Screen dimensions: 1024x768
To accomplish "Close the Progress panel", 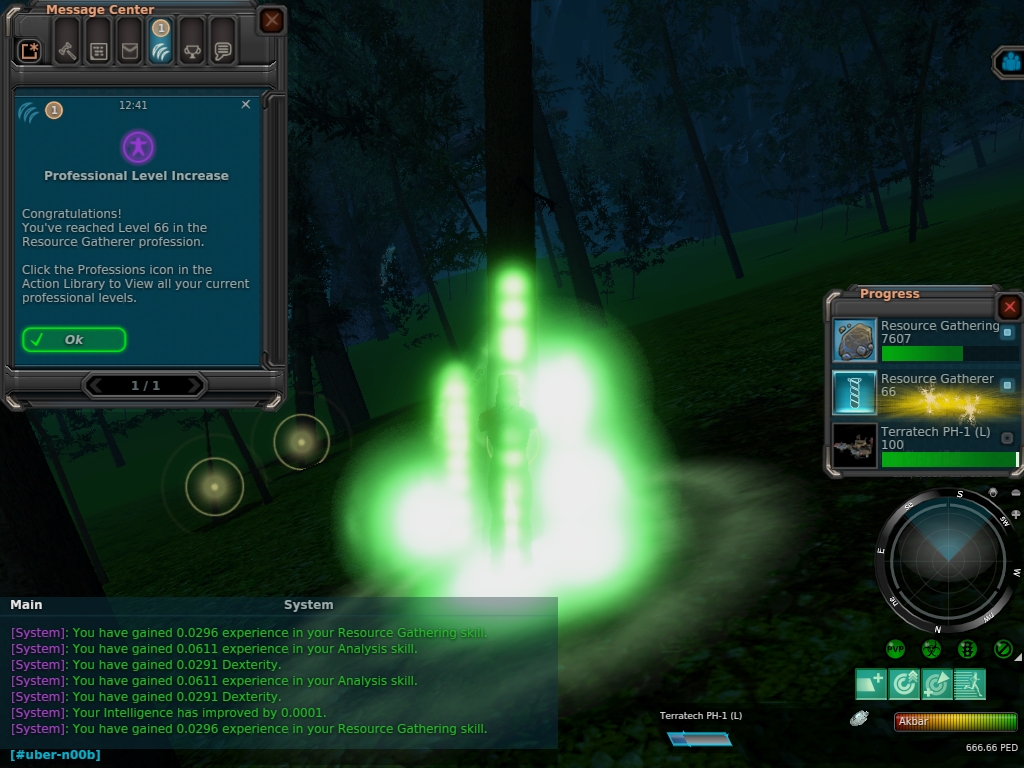I will point(1009,307).
